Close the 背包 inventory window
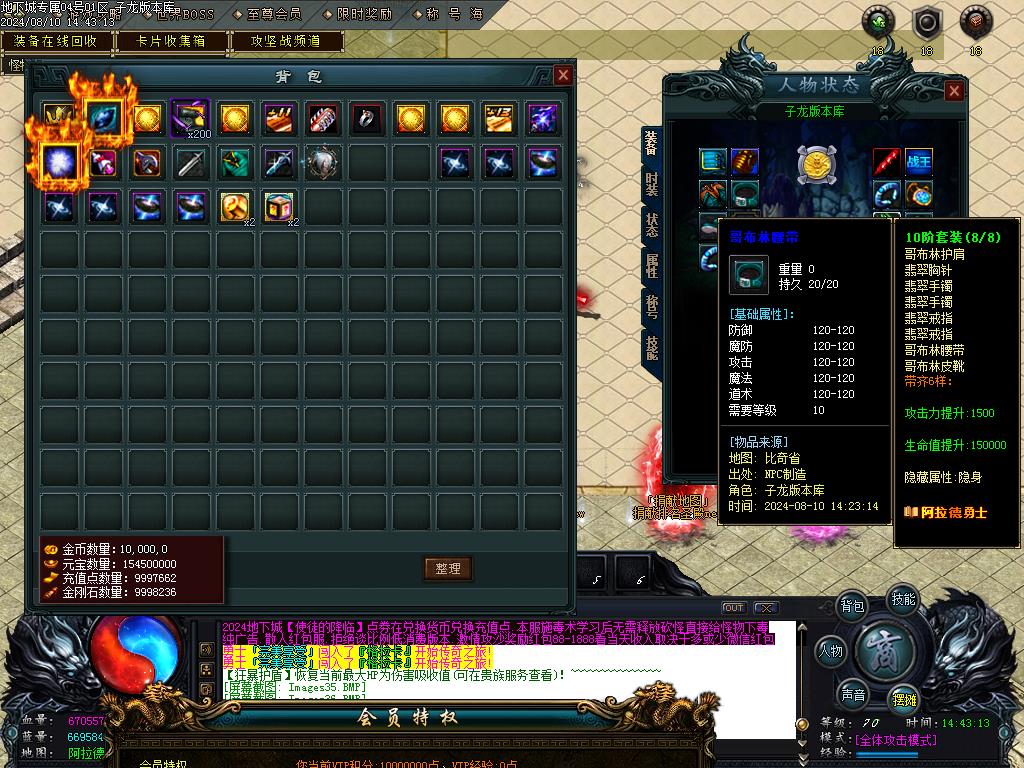This screenshot has width=1024, height=768. (x=563, y=76)
